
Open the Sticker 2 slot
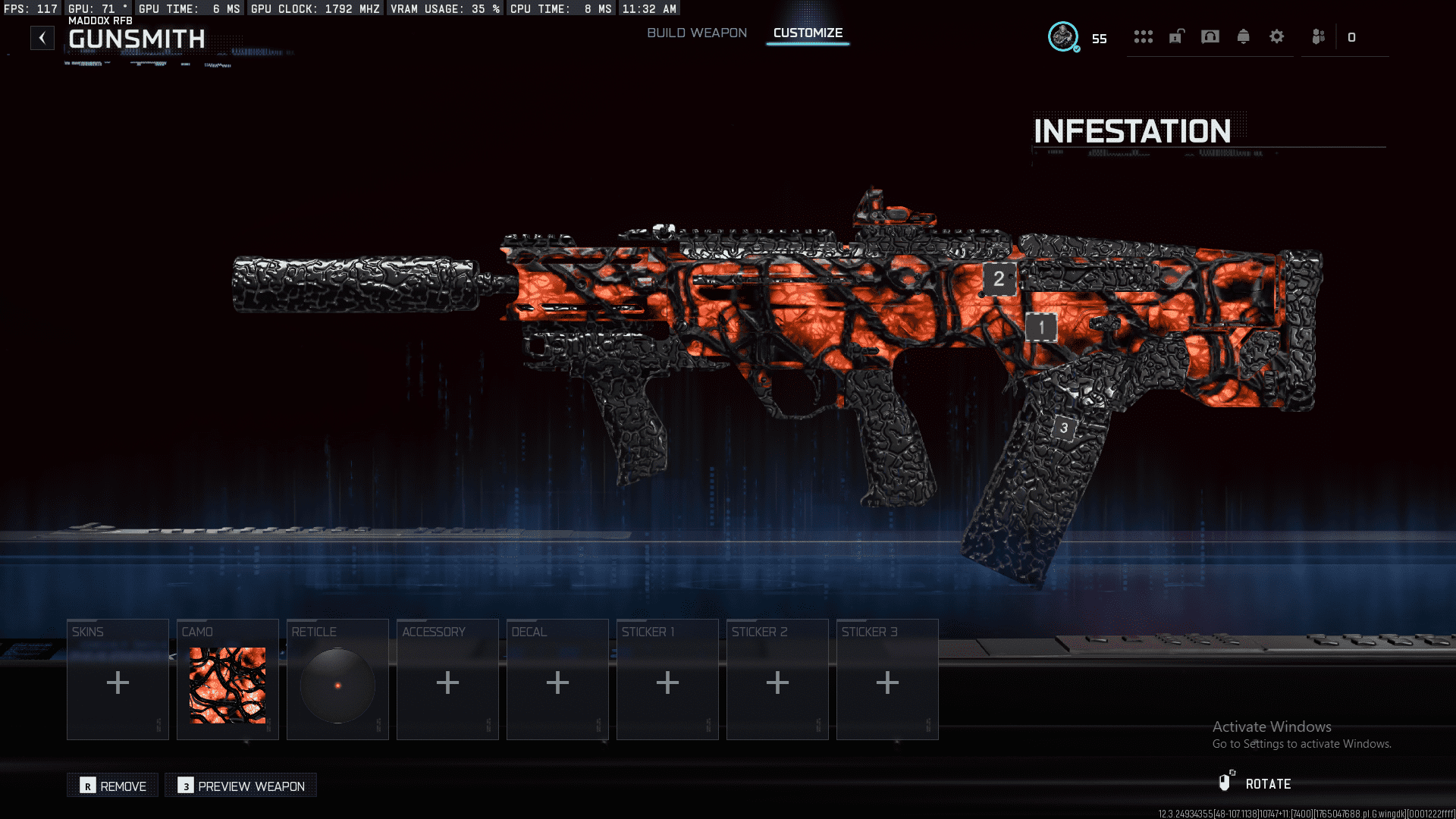coord(777,679)
